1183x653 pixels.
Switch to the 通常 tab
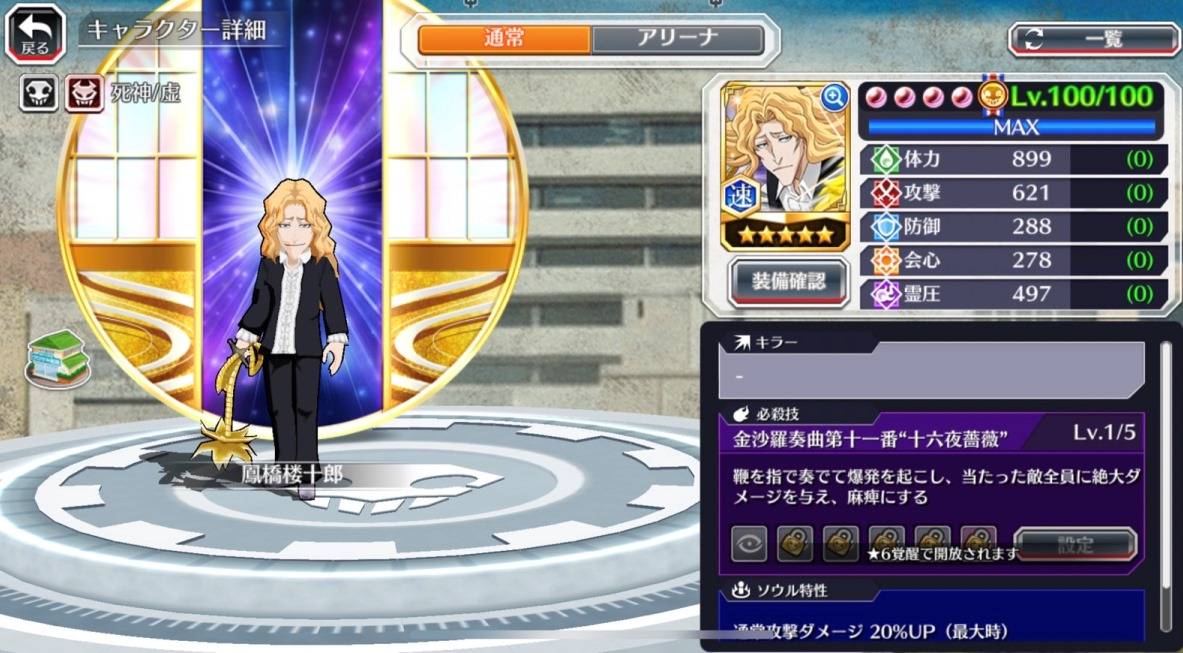click(505, 40)
